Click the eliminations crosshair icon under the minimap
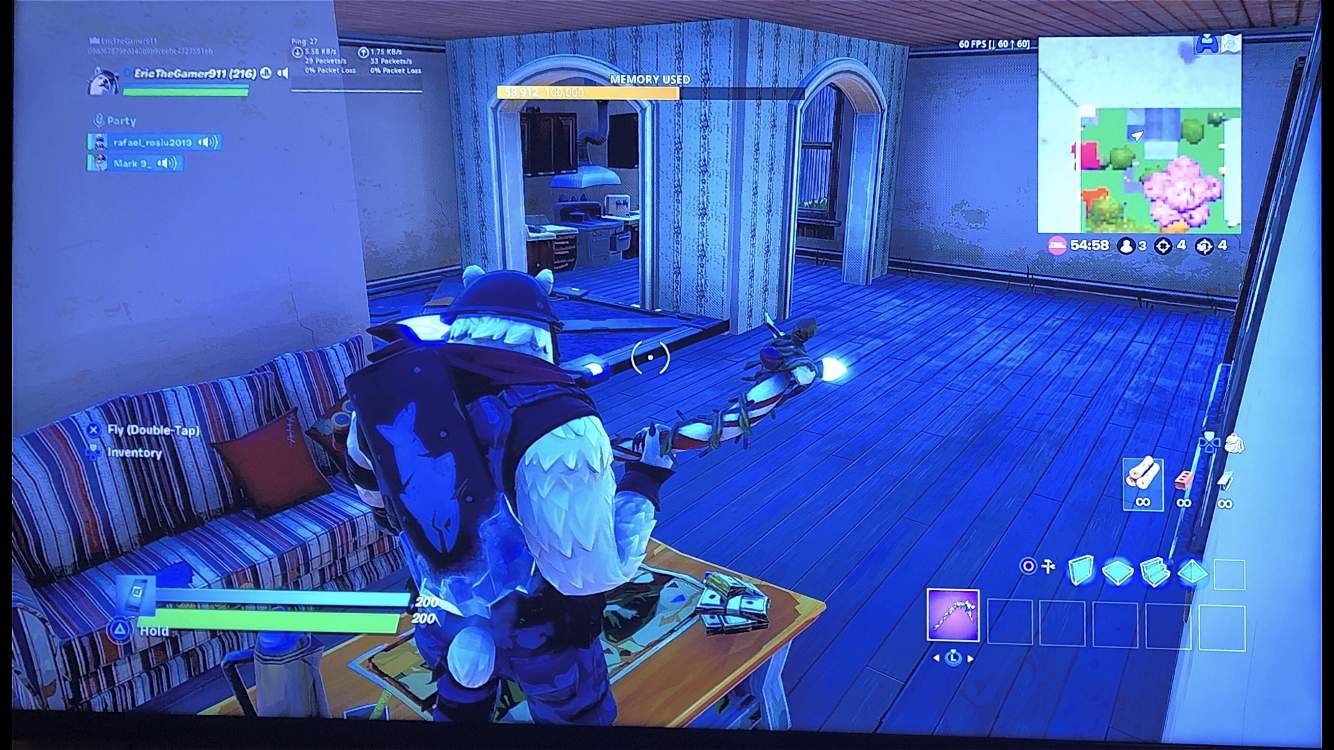 pyautogui.click(x=1164, y=246)
